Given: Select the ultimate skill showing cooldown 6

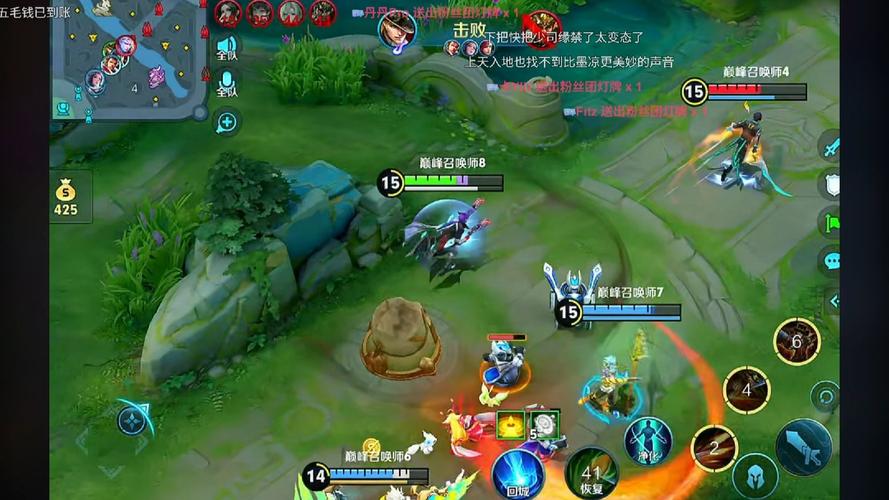Looking at the screenshot, I should coord(797,342).
